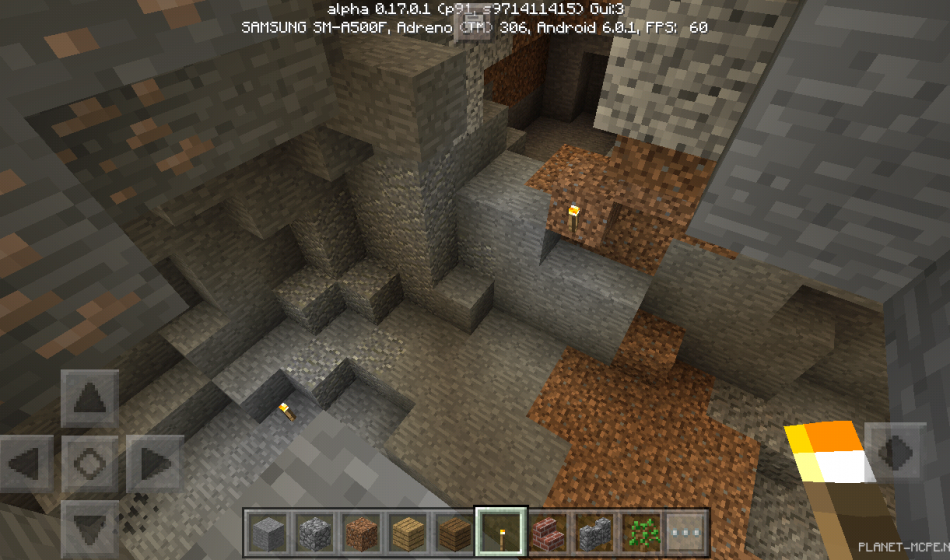Screen dimensions: 950x560
Task: Choose the dirt block in the hotbar
Action: coord(360,531)
